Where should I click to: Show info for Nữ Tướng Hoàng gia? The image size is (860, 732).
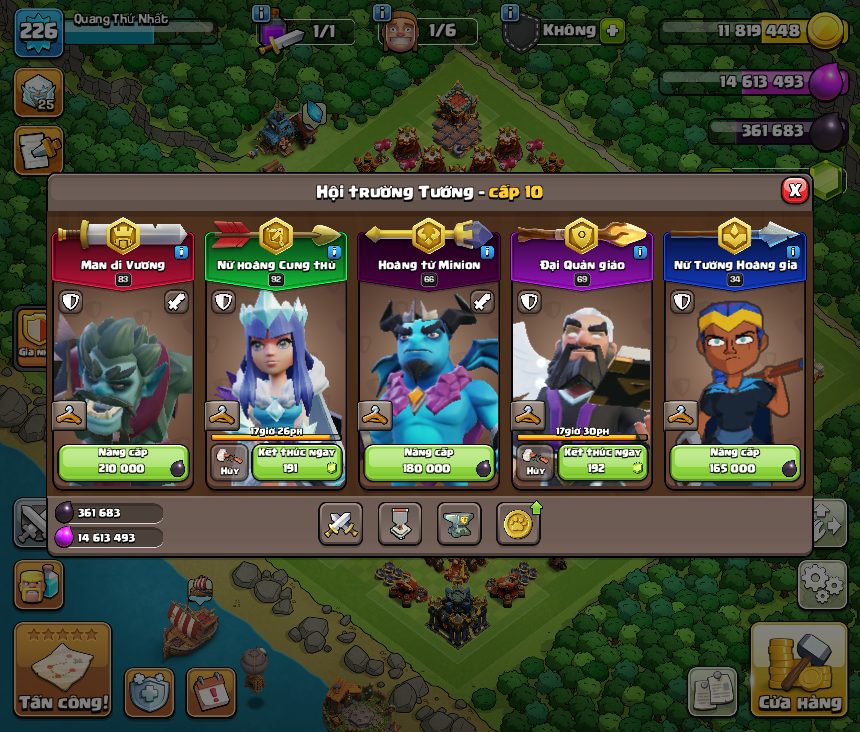[793, 252]
